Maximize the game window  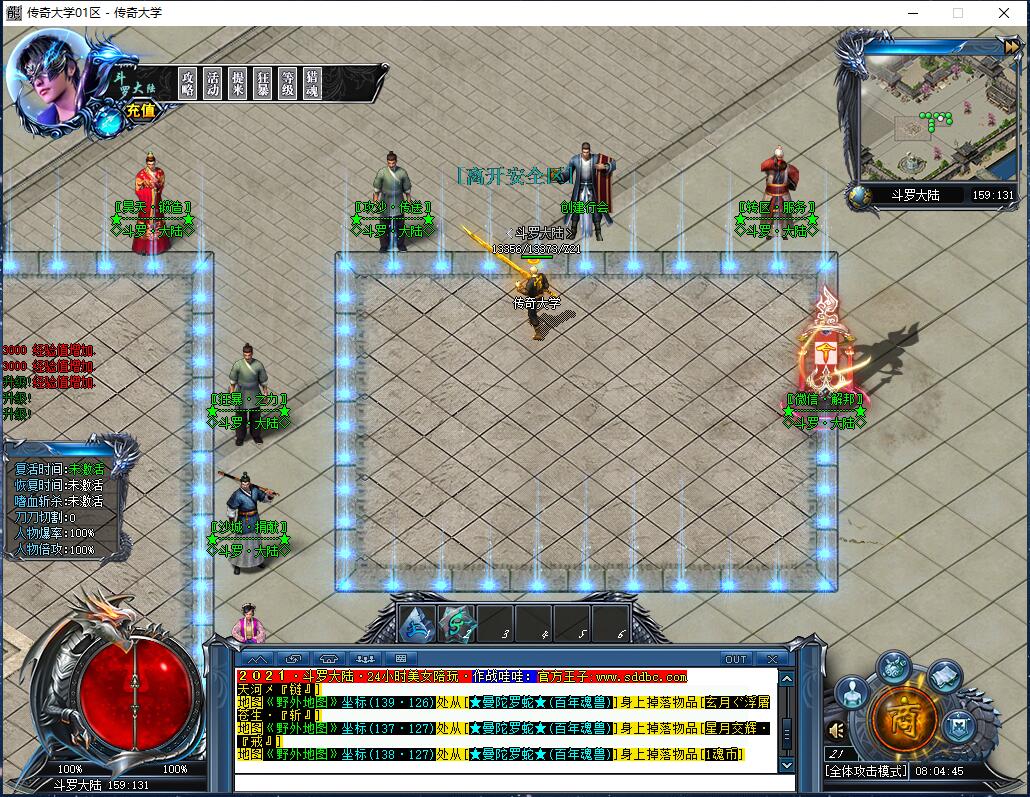pos(958,13)
